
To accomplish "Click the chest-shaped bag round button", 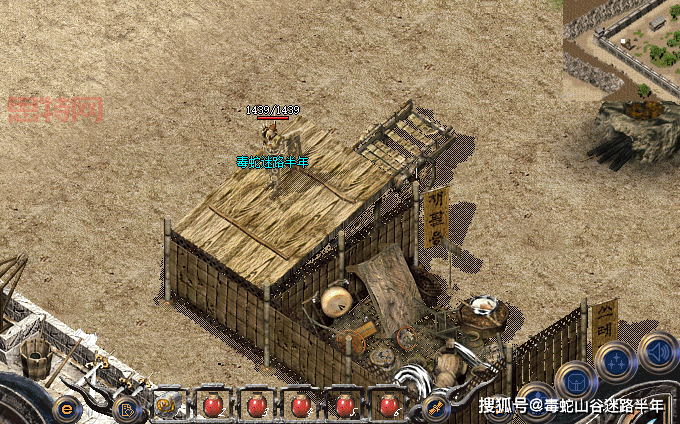I will [575, 380].
